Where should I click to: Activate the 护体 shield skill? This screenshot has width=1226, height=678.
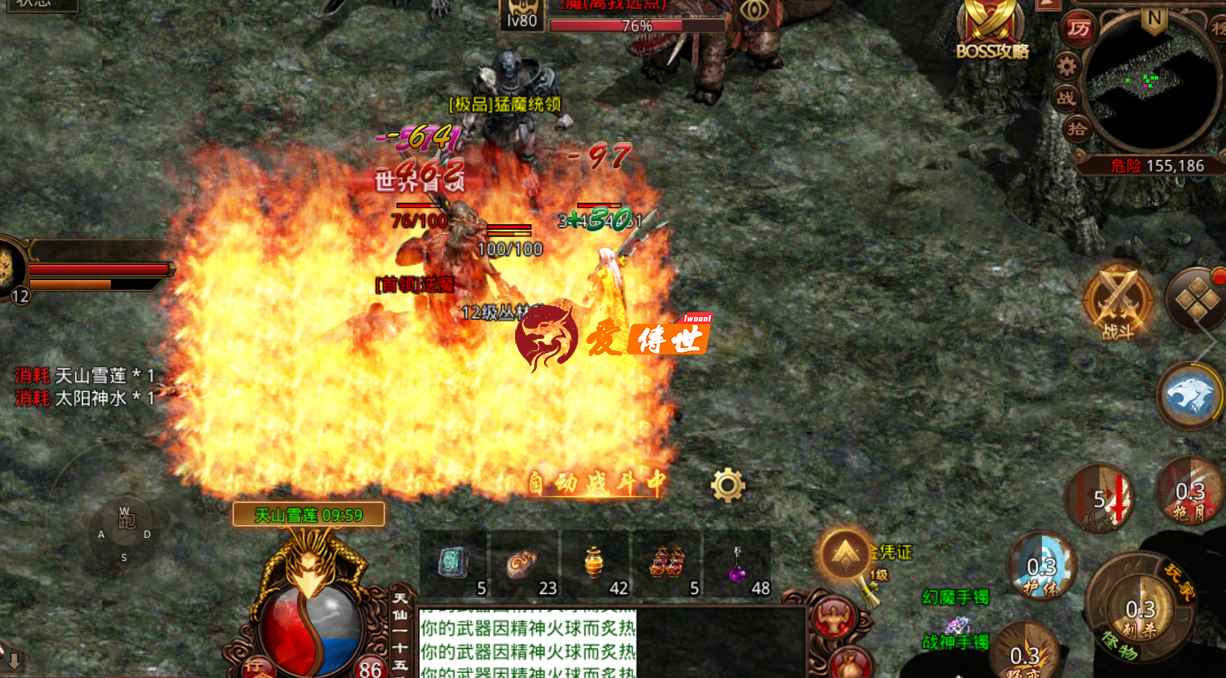(1041, 567)
